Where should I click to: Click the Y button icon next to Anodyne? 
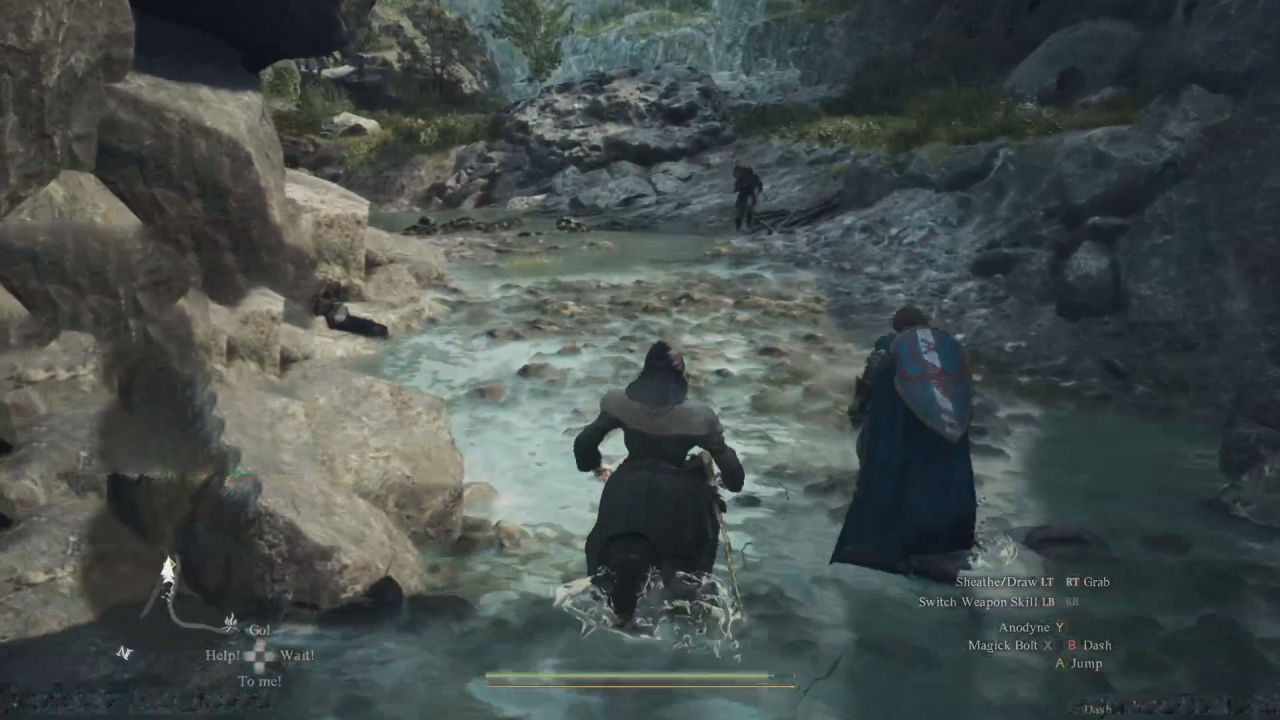click(1059, 627)
